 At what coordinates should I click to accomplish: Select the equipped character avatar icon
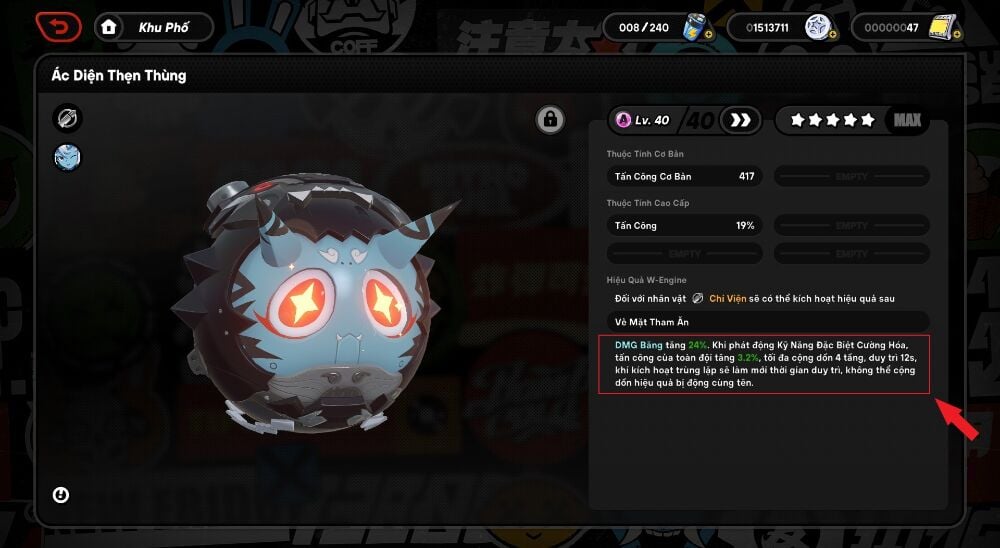tap(68, 157)
